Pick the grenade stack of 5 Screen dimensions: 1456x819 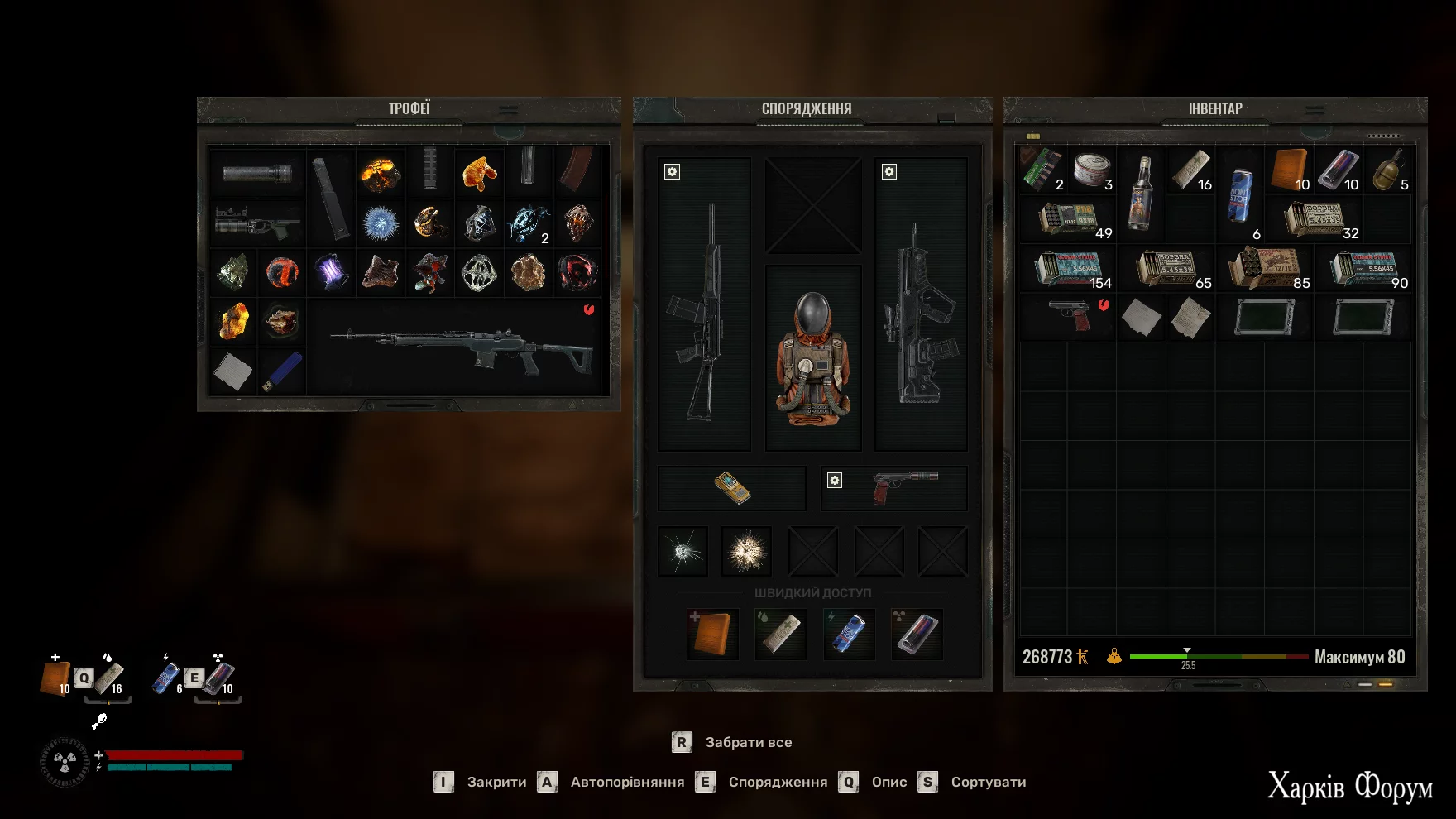click(x=1389, y=170)
